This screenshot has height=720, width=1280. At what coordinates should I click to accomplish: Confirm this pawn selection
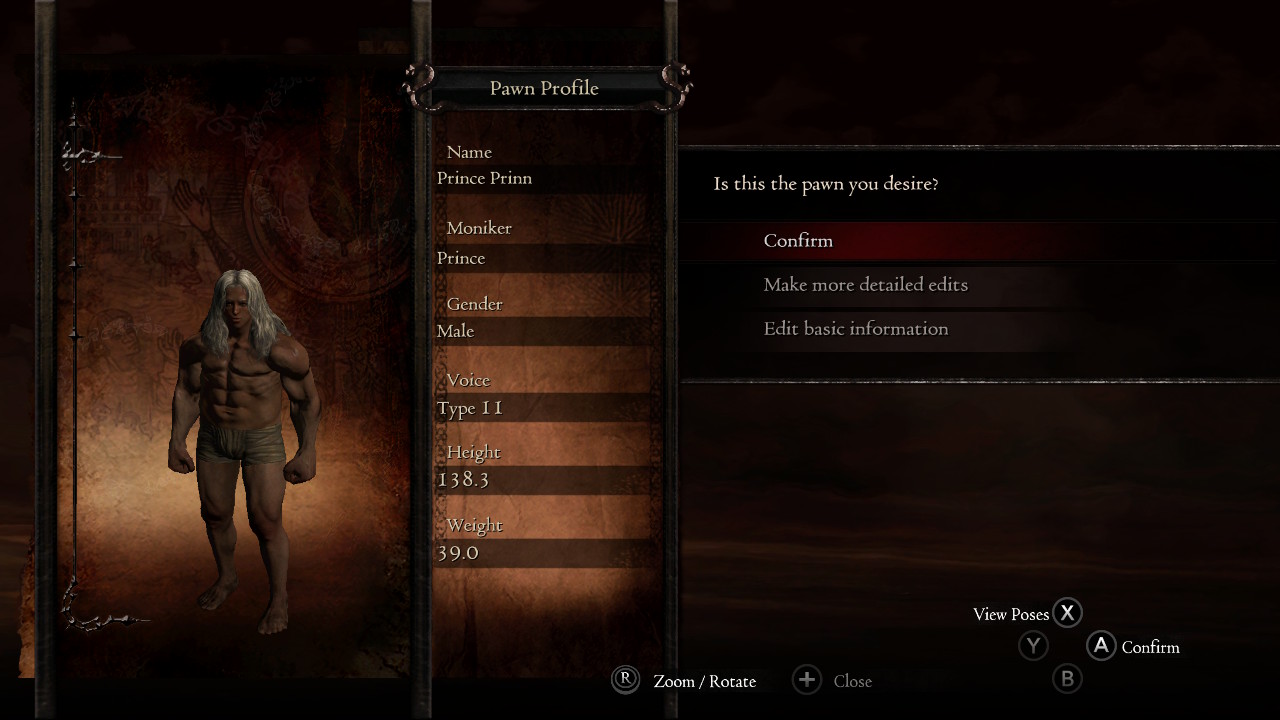[798, 241]
